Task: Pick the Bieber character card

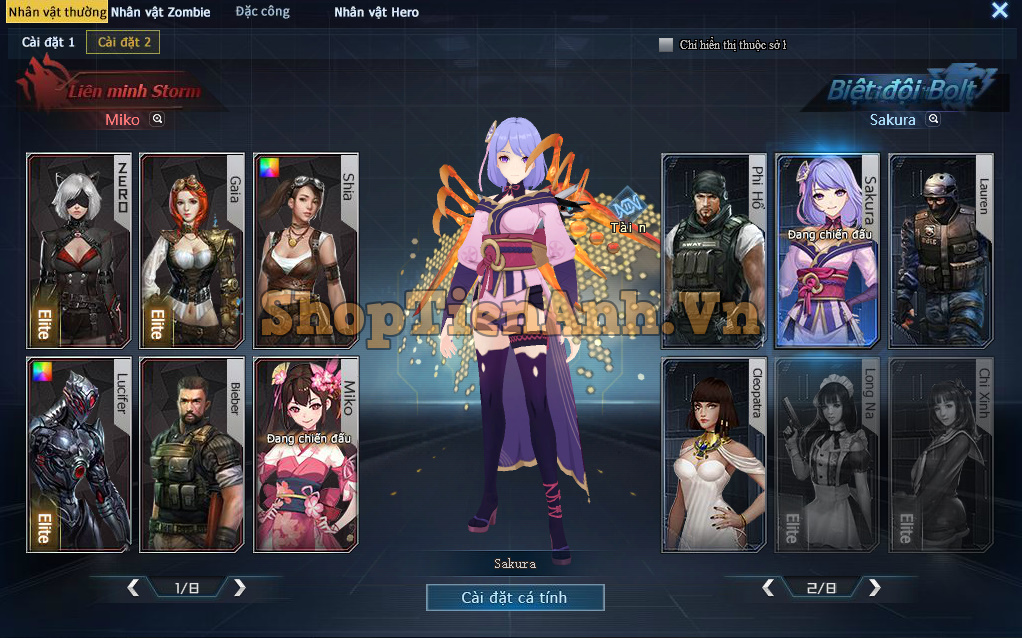Action: point(192,454)
